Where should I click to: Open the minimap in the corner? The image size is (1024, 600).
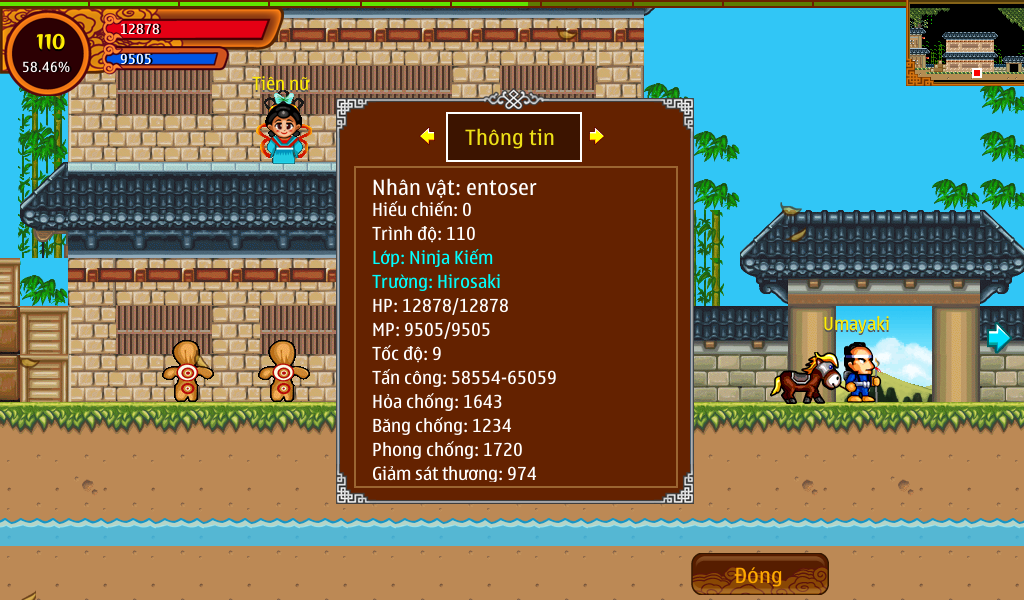pos(965,42)
